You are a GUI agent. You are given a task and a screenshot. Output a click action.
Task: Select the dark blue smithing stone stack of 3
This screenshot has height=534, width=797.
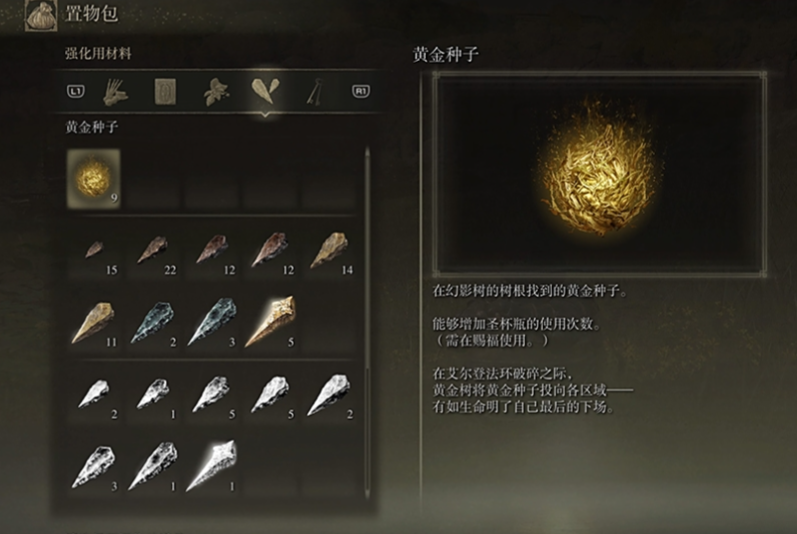(x=211, y=322)
